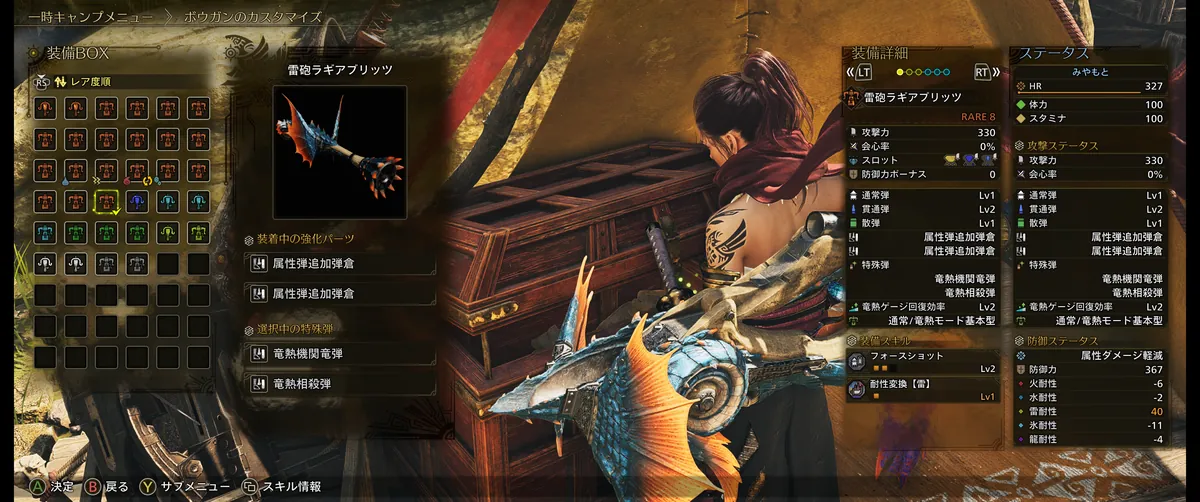Click the 雷砲ラギアブリッツ weapon preview image
1200x502 pixels.
click(x=339, y=152)
